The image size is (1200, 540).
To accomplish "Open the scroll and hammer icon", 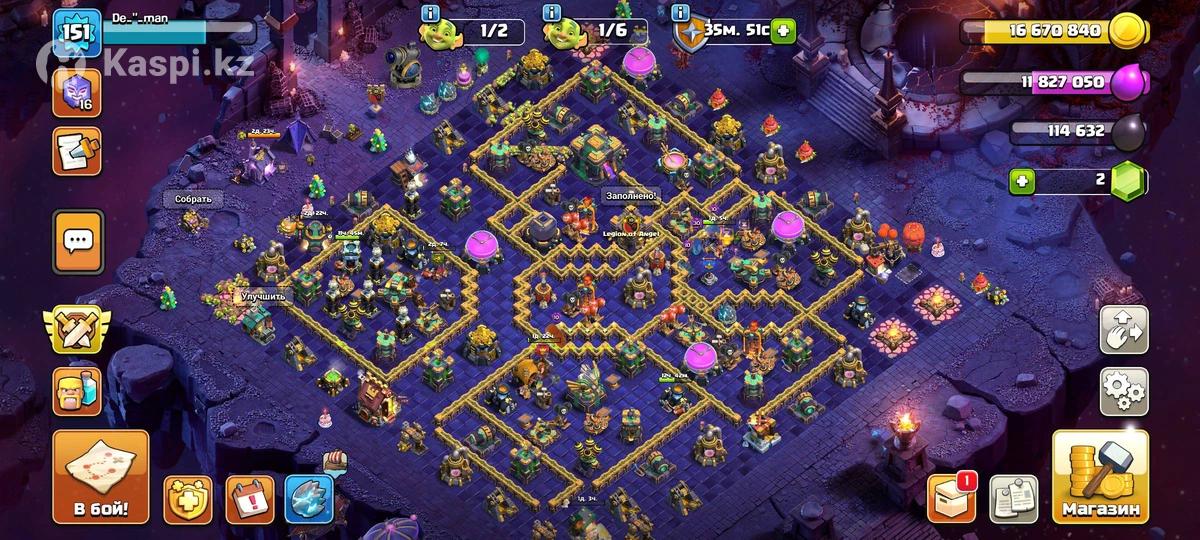I will [77, 150].
